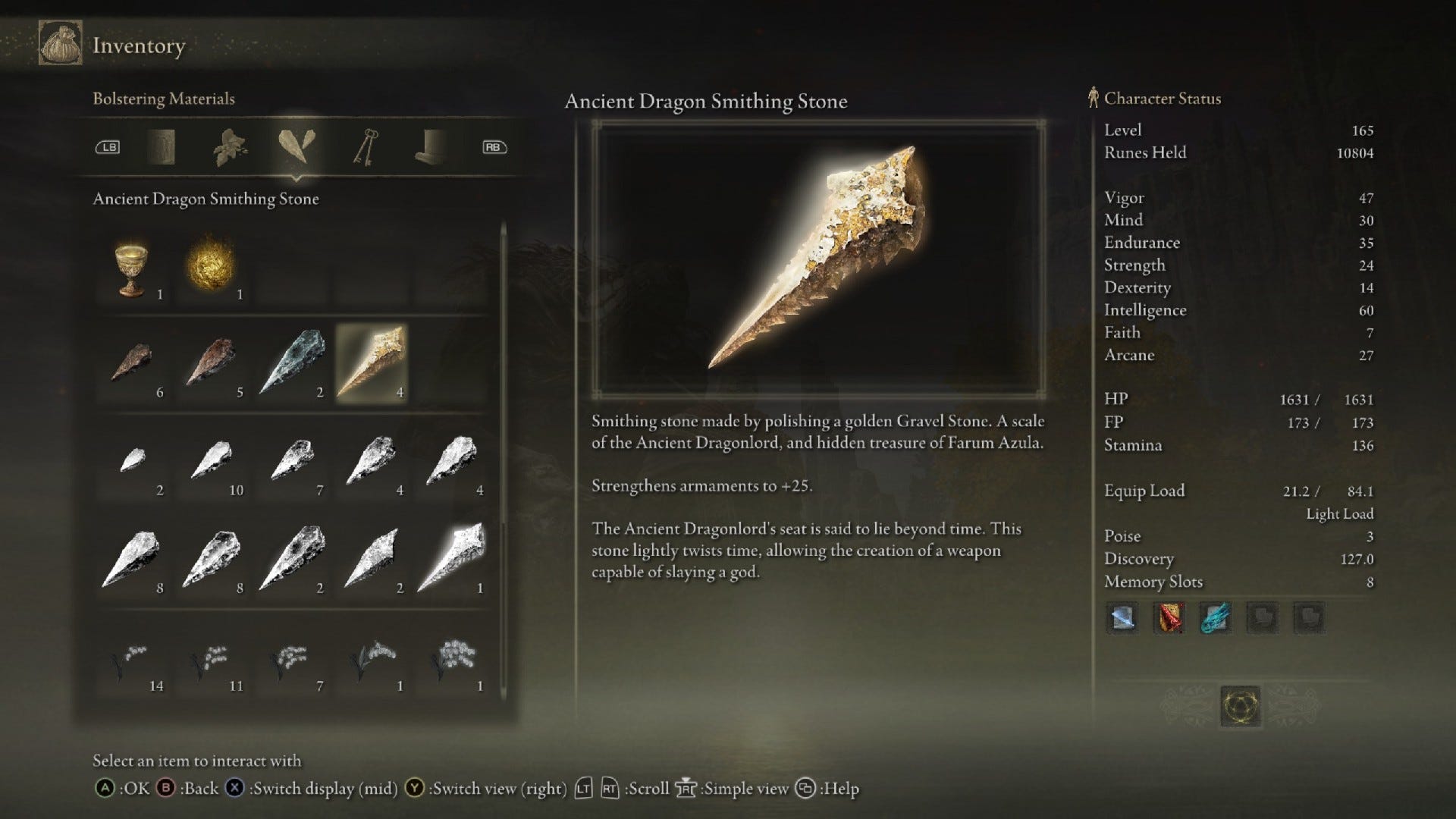This screenshot has width=1456, height=819.
Task: Switch to the leaf crafting materials tab
Action: coord(230,147)
